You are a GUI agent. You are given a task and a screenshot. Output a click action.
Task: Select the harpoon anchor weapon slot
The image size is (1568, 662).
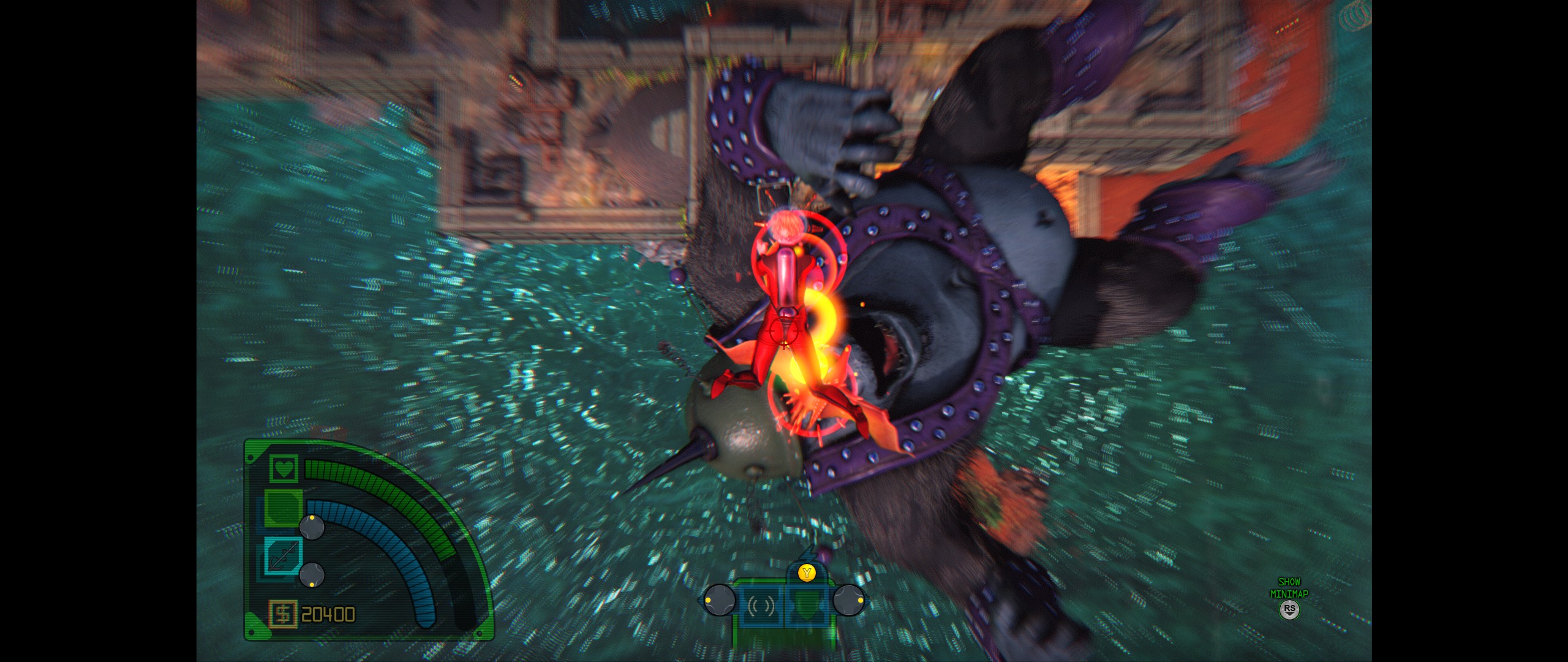coord(282,555)
